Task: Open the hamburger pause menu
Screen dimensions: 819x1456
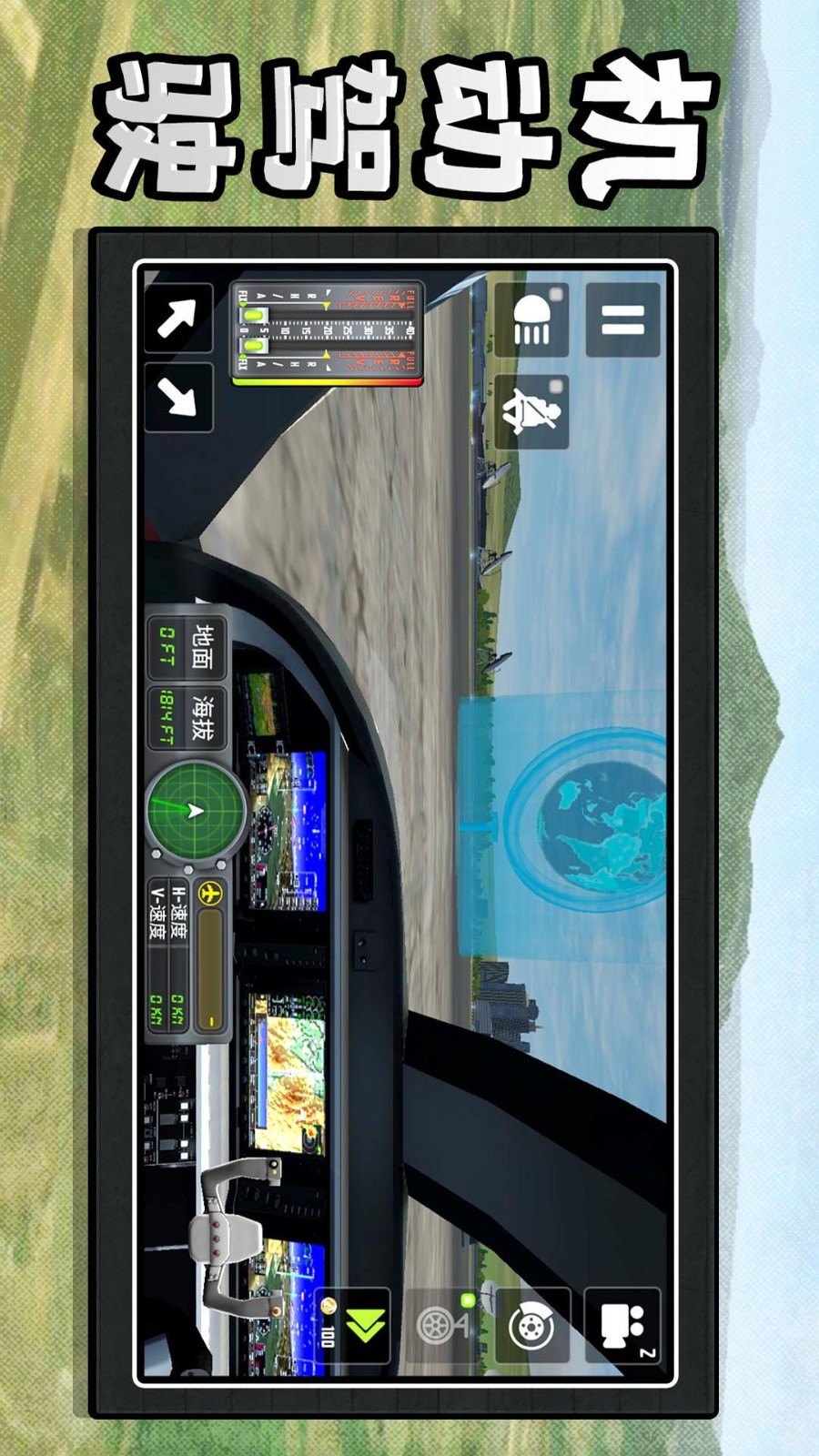Action: (623, 319)
